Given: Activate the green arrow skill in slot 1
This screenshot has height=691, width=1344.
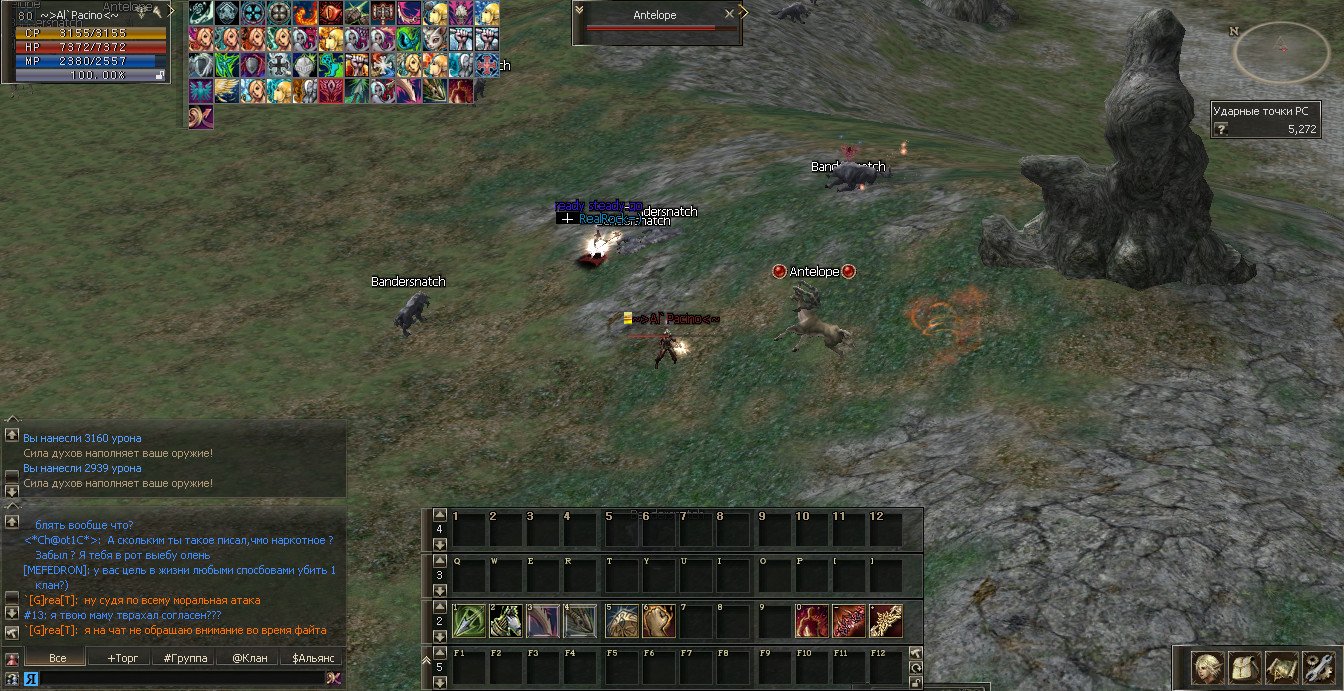Looking at the screenshot, I should click(x=468, y=621).
